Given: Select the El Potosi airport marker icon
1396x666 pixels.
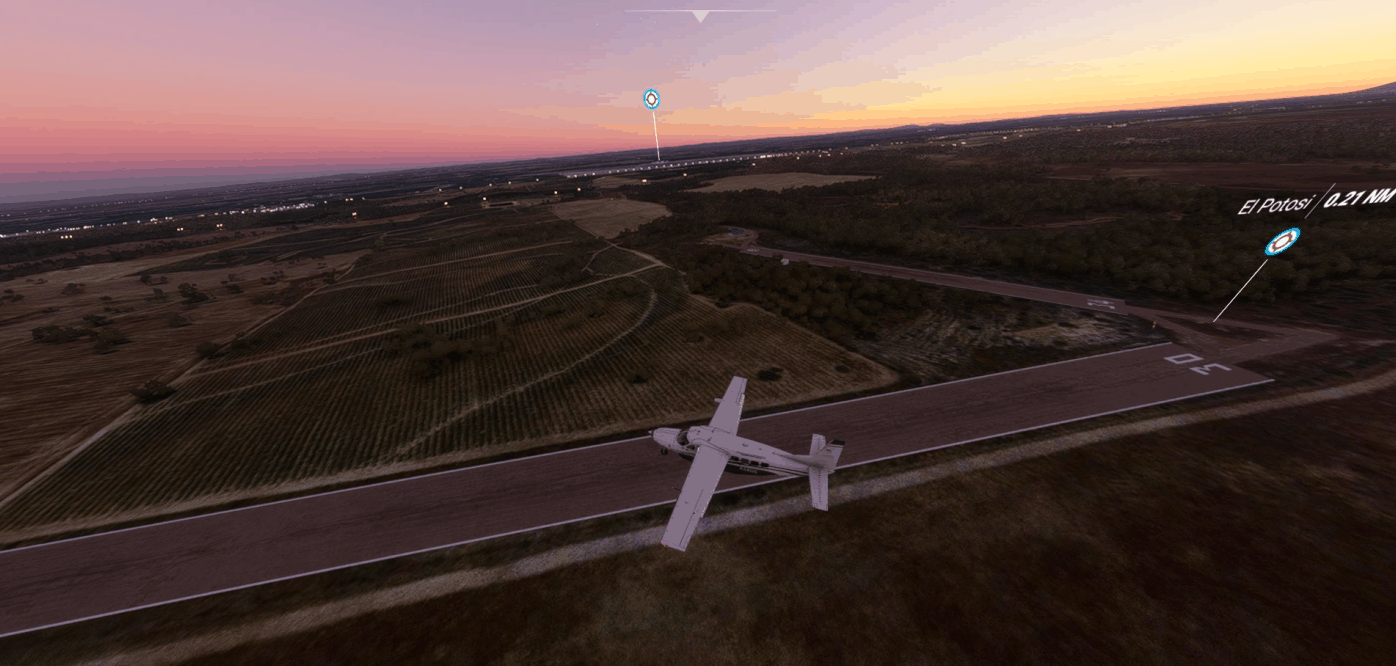Looking at the screenshot, I should (x=1282, y=241).
